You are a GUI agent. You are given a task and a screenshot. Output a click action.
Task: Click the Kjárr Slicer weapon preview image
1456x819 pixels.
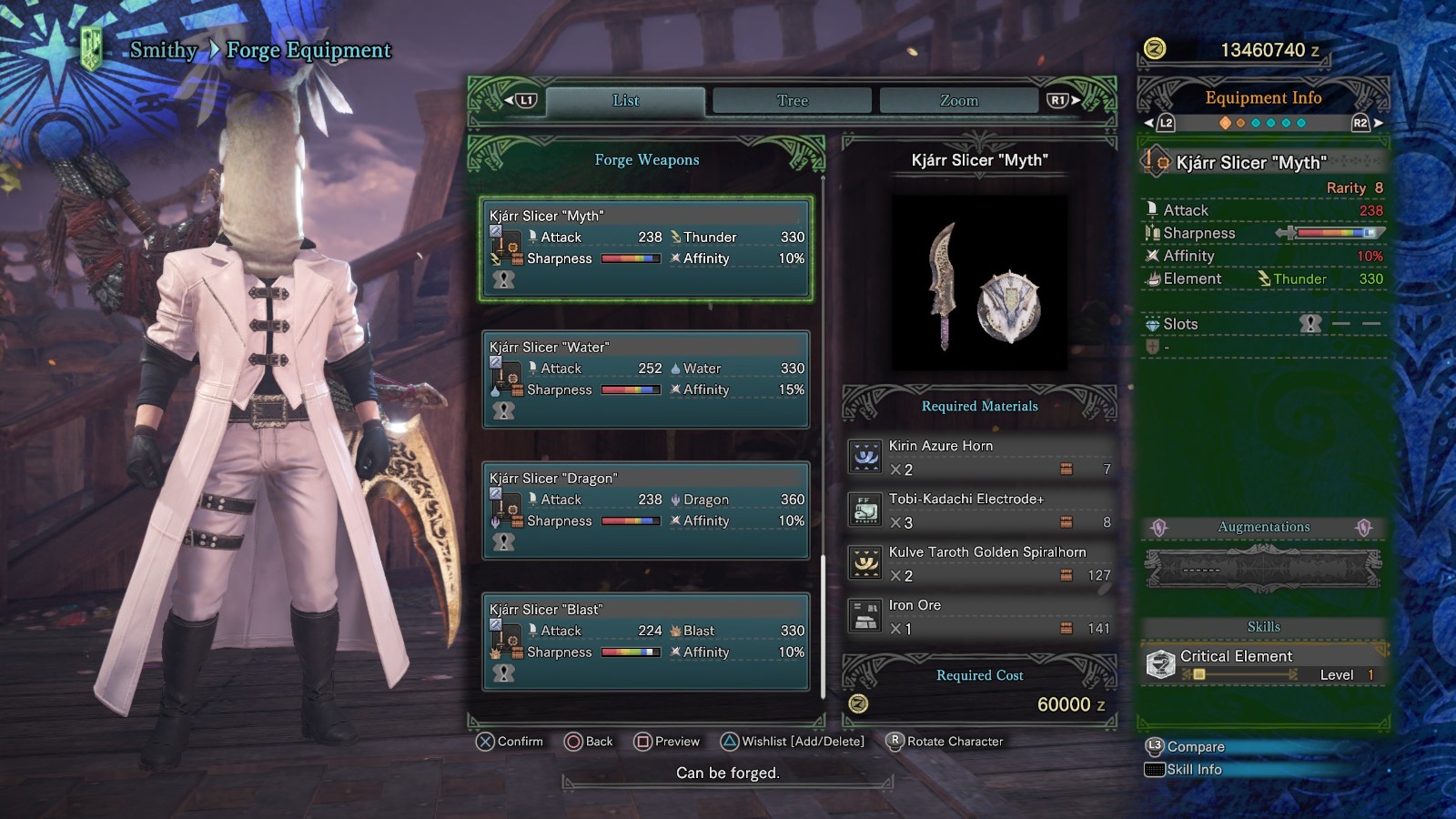click(979, 283)
